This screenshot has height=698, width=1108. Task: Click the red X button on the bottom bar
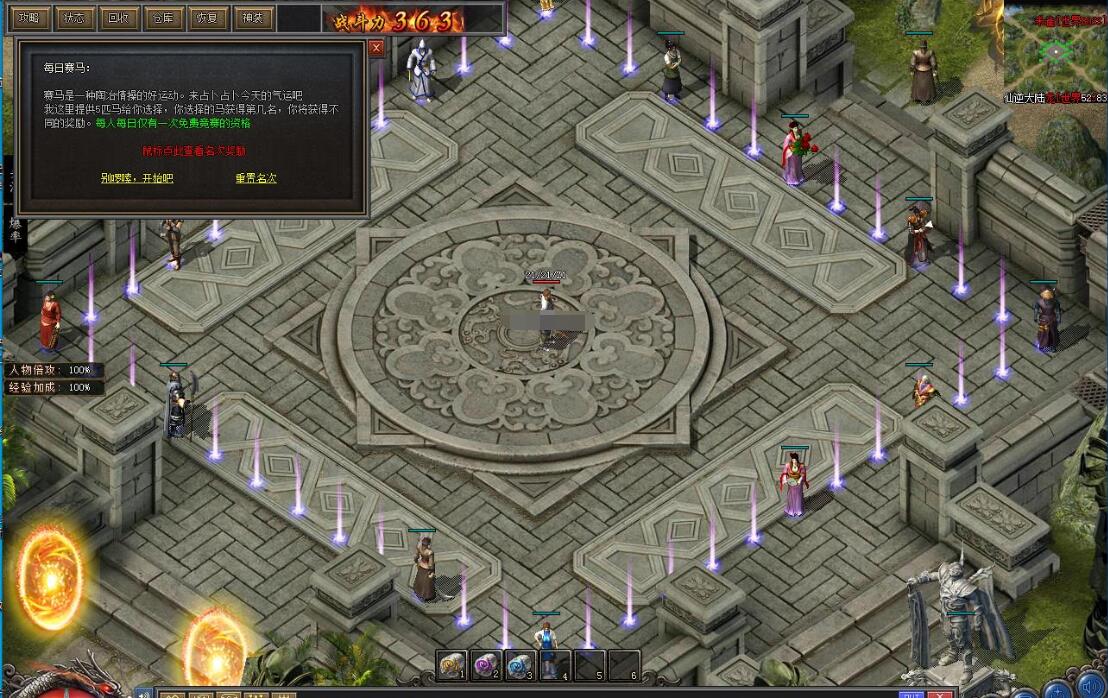click(x=941, y=692)
